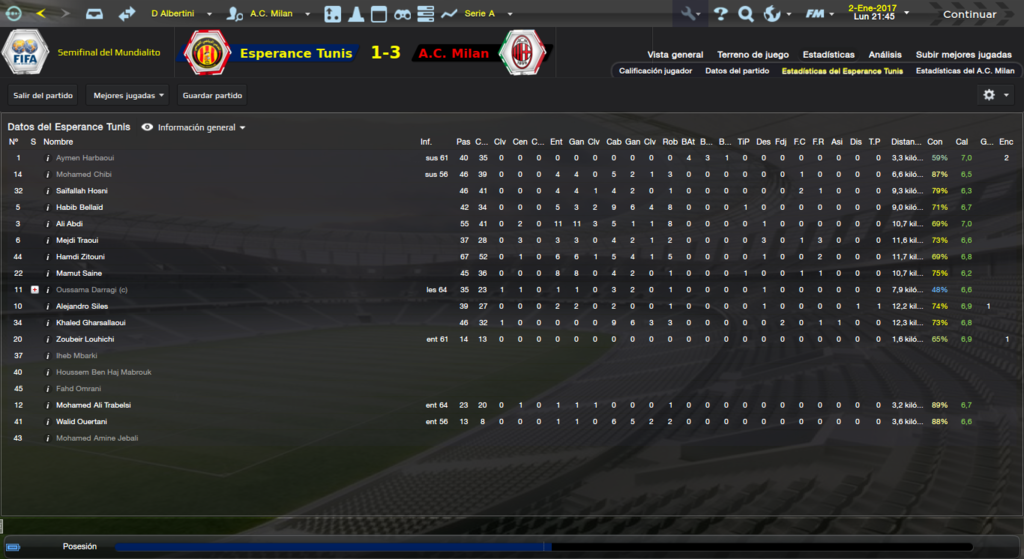Show the Calificación jugador sub-tab
The height and width of the screenshot is (559, 1024).
point(655,71)
